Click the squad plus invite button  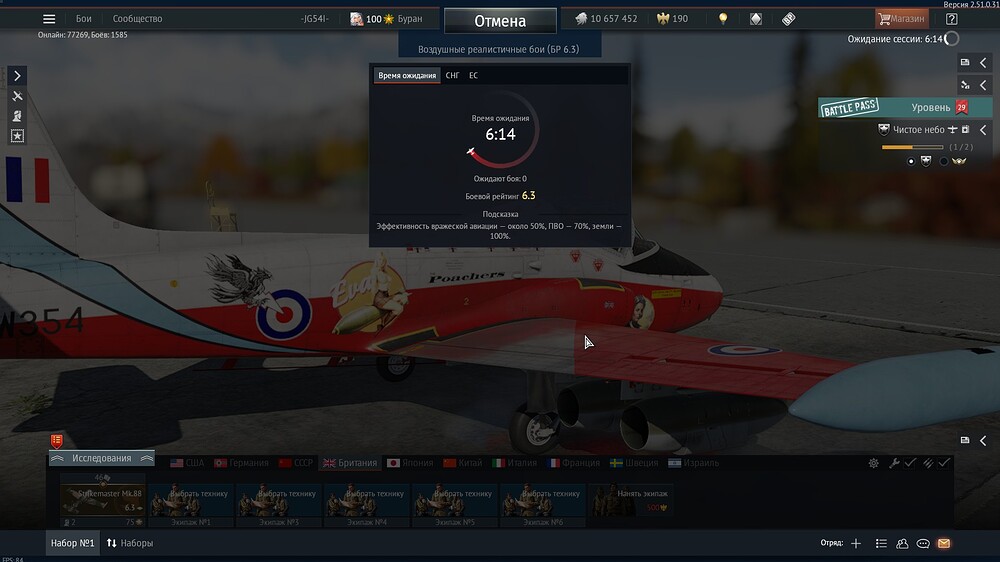pyautogui.click(x=856, y=543)
